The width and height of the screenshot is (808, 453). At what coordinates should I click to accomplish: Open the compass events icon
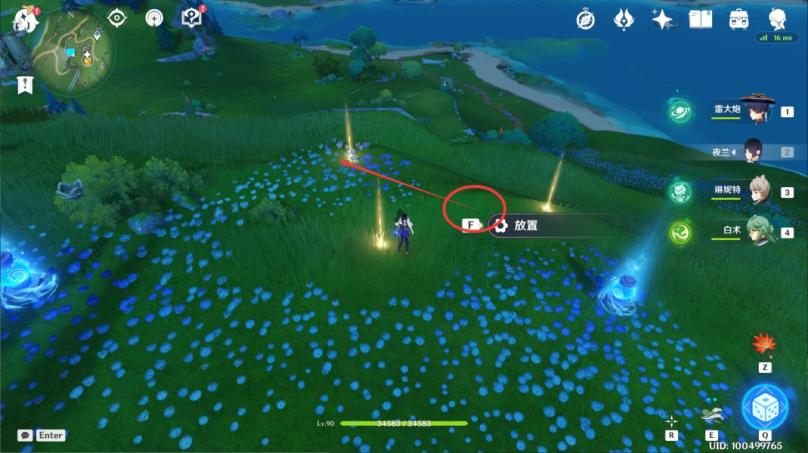(587, 18)
